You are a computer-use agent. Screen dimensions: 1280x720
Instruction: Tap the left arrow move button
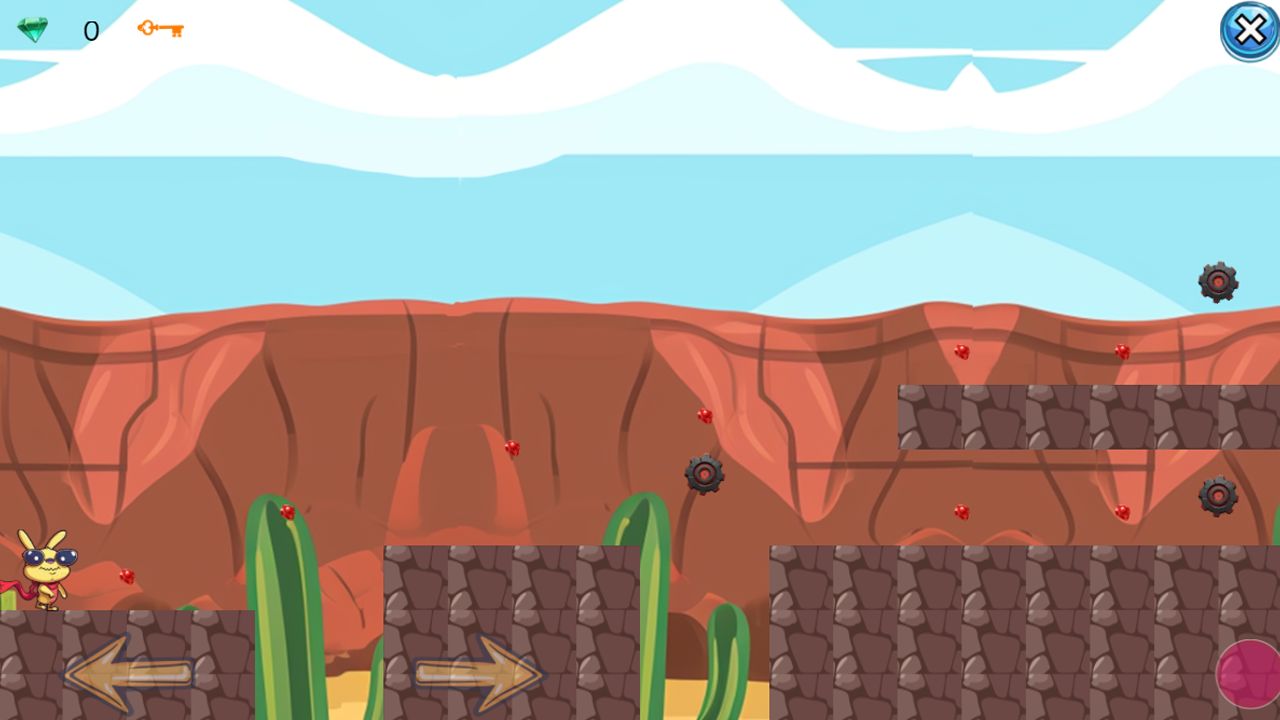point(128,672)
